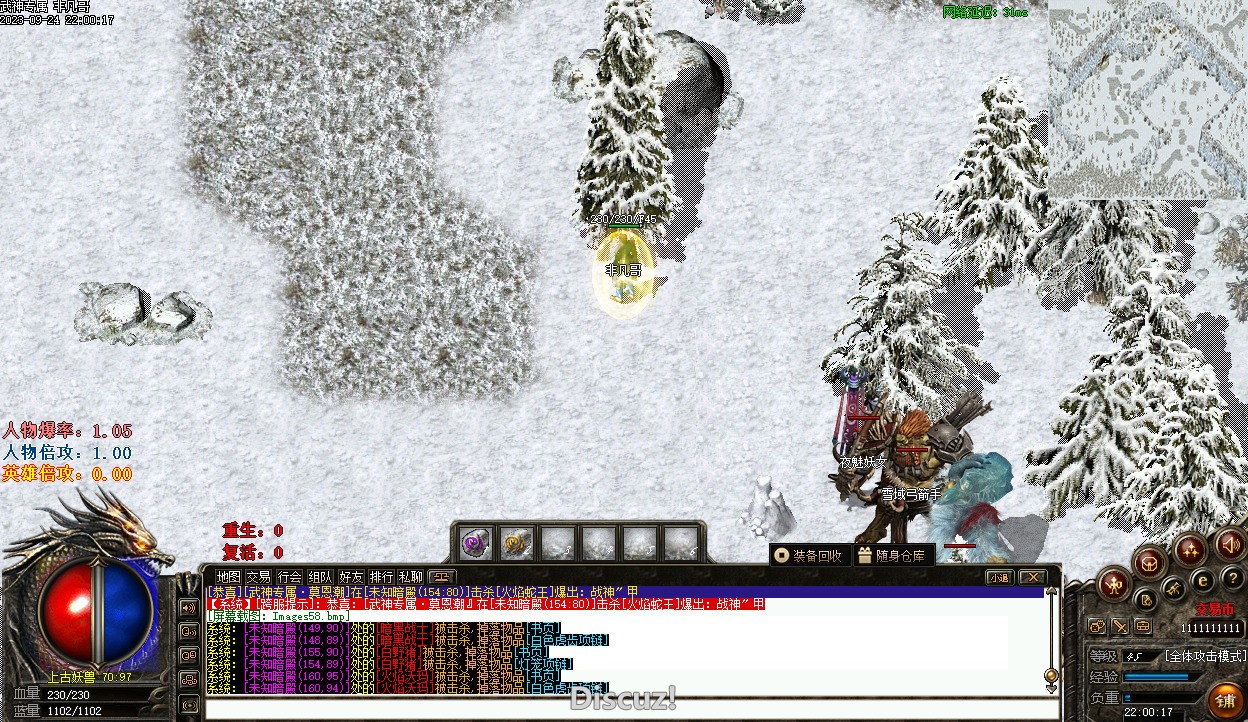This screenshot has width=1248, height=722.
Task: Open the bag round box icon
Action: click(x=1150, y=562)
